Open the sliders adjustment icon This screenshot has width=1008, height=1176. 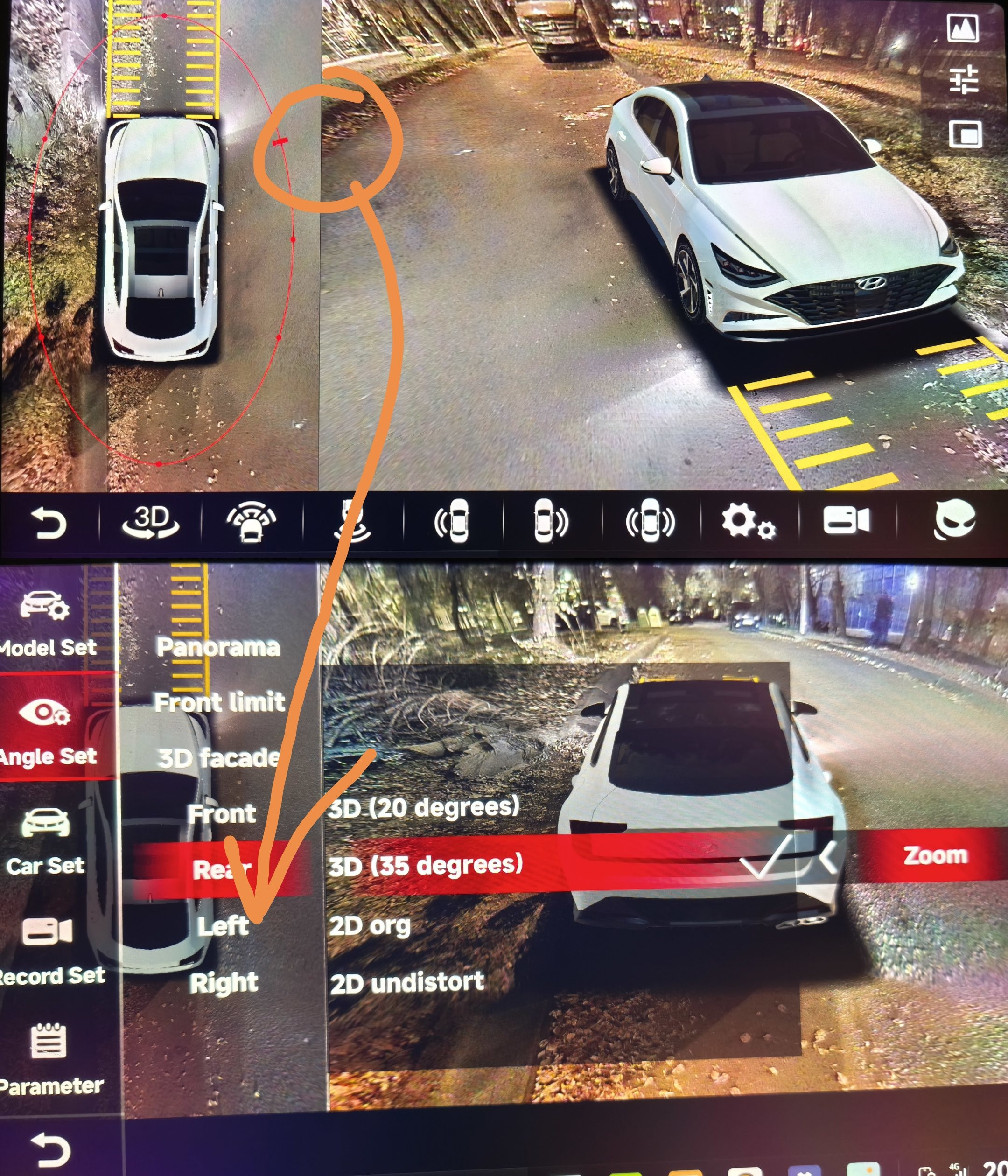964,79
